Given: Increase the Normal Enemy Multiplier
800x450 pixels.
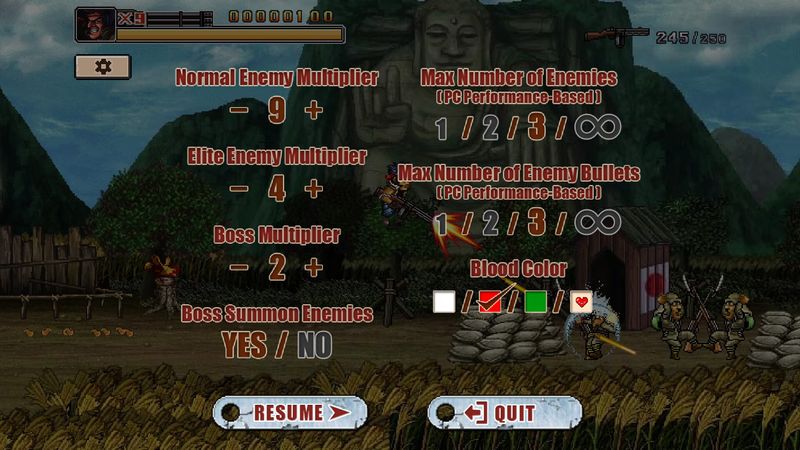Looking at the screenshot, I should (x=314, y=110).
